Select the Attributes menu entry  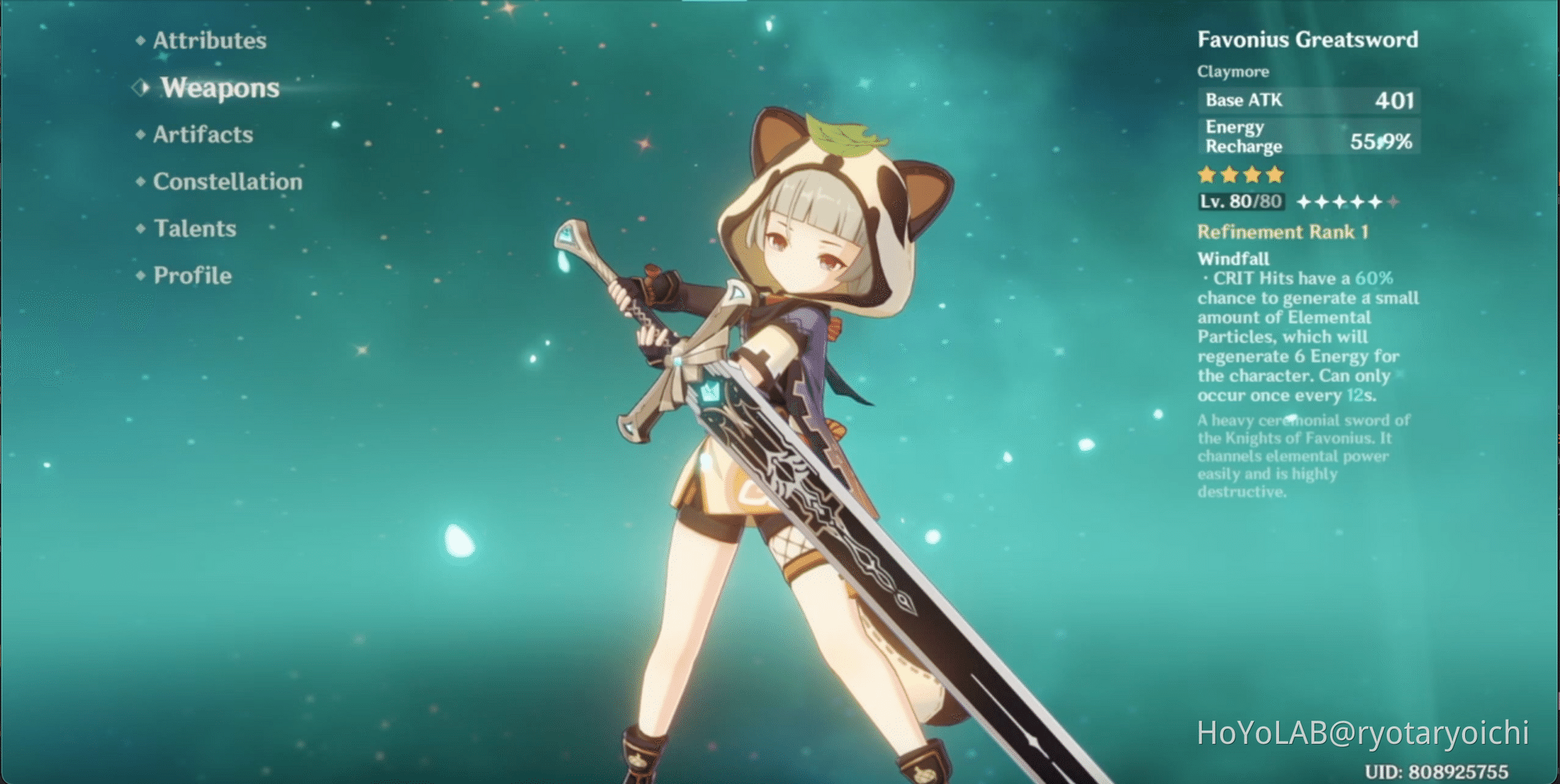click(x=208, y=41)
